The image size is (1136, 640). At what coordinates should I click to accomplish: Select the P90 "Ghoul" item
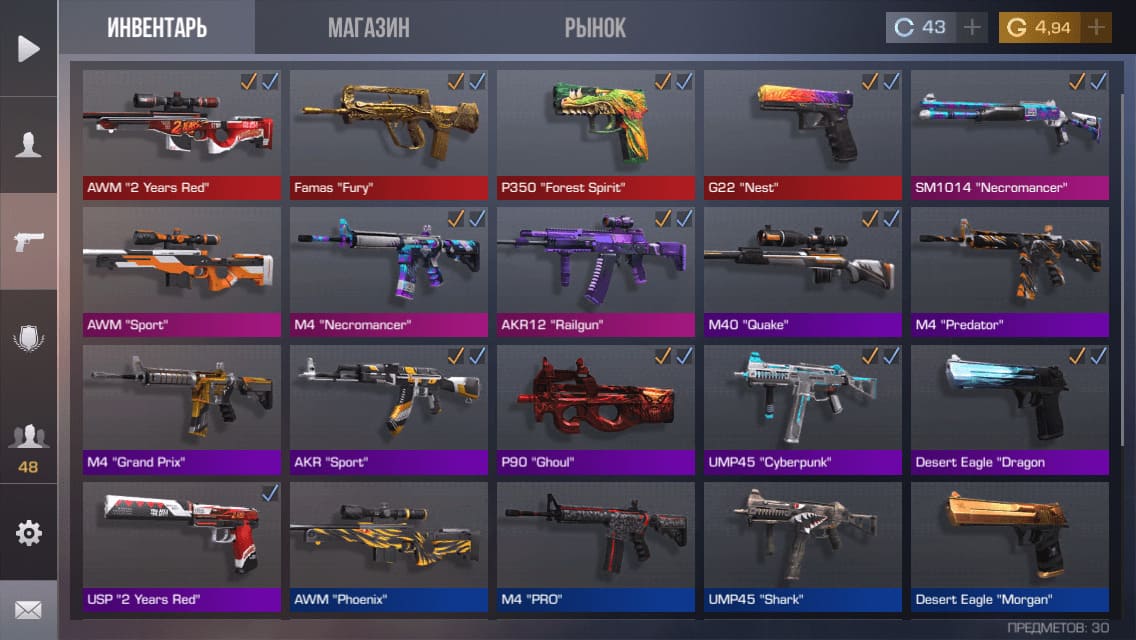(x=595, y=406)
